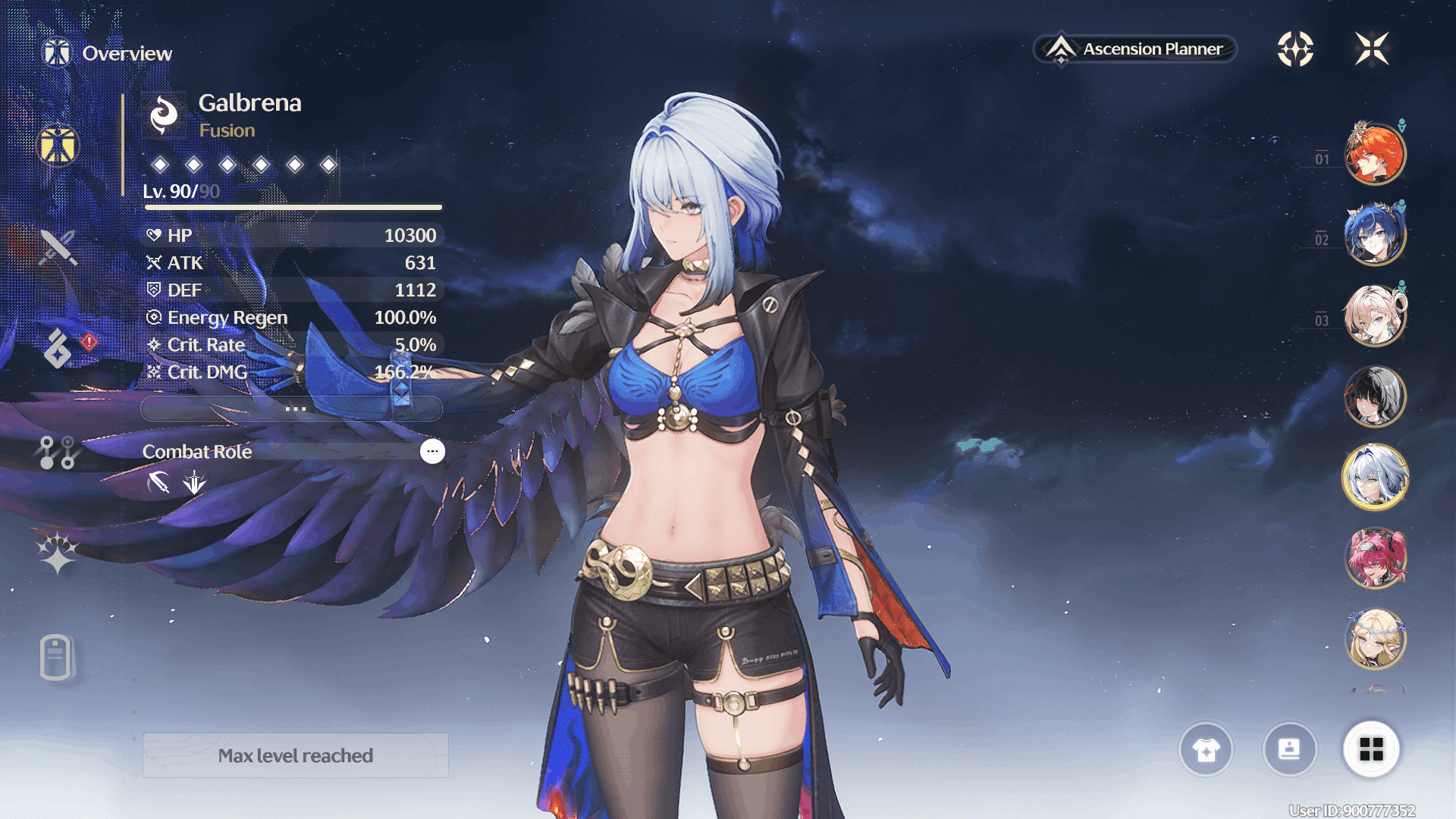
Task: Select the Overview figure tab in sidebar
Action: tap(58, 144)
